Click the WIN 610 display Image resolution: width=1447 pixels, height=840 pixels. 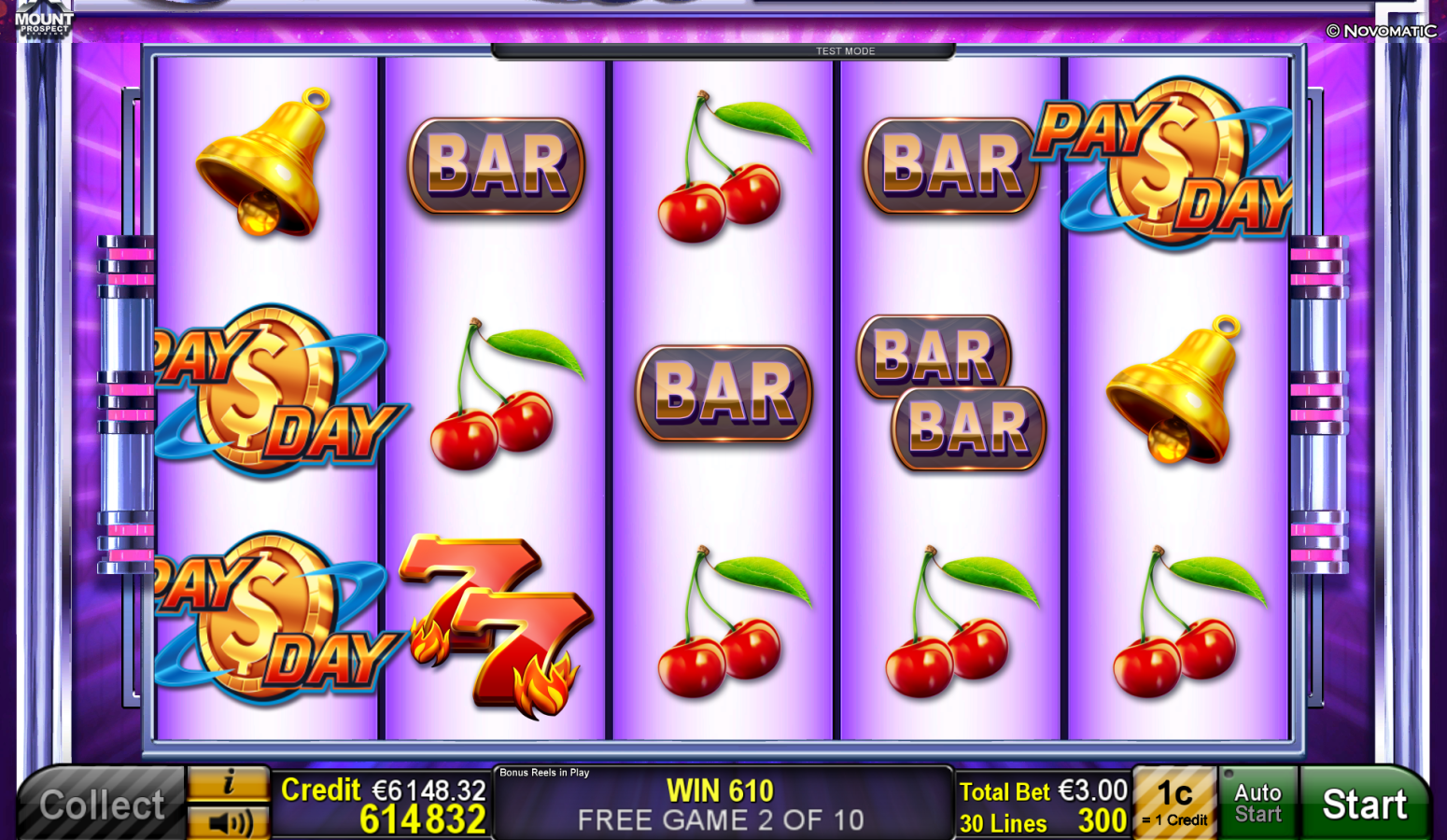pos(719,791)
